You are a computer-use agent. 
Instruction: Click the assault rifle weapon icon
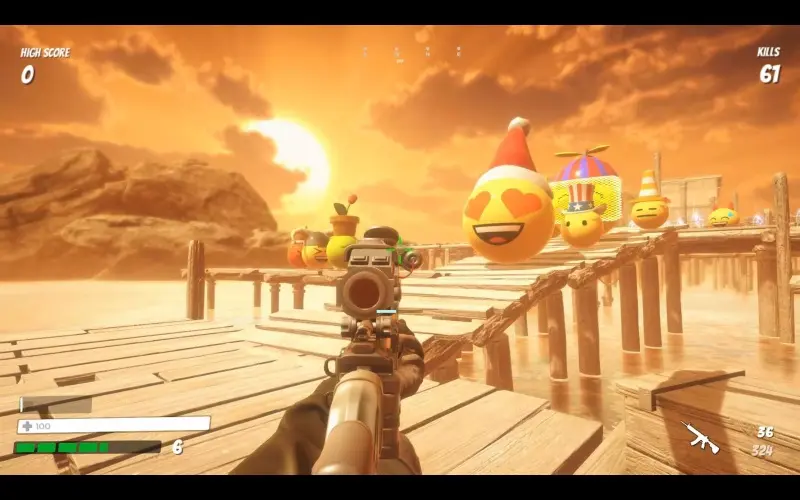point(700,437)
